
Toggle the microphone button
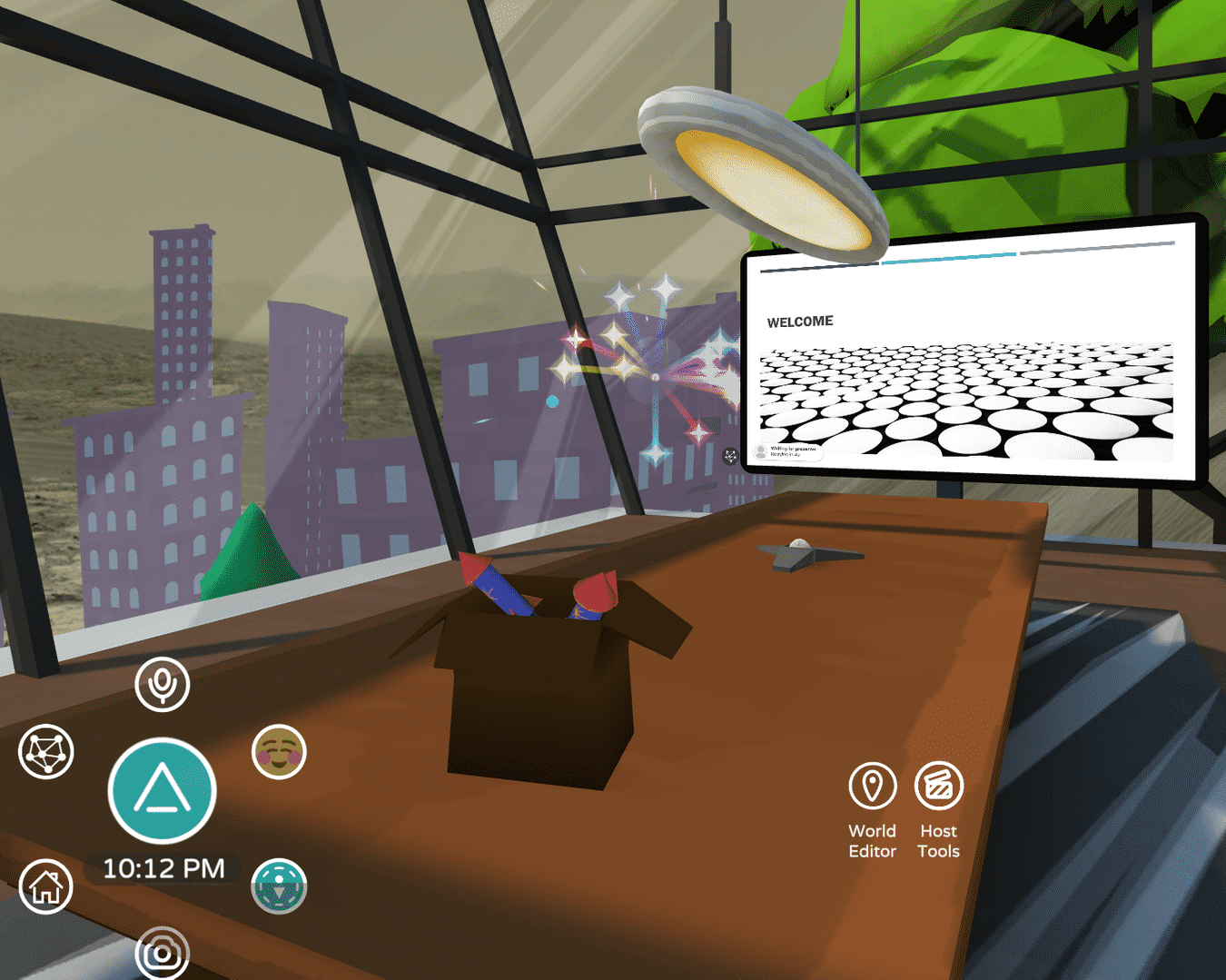(163, 684)
